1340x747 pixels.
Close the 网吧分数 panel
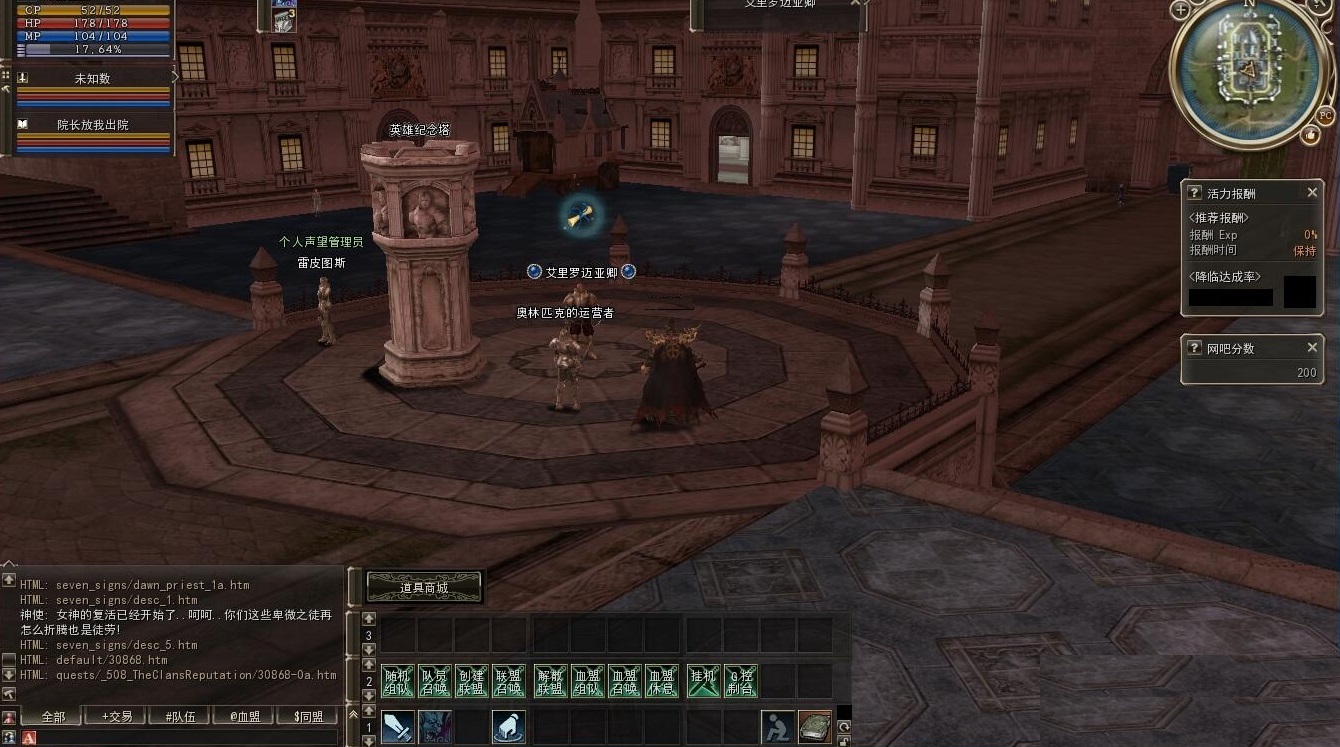[x=1312, y=347]
